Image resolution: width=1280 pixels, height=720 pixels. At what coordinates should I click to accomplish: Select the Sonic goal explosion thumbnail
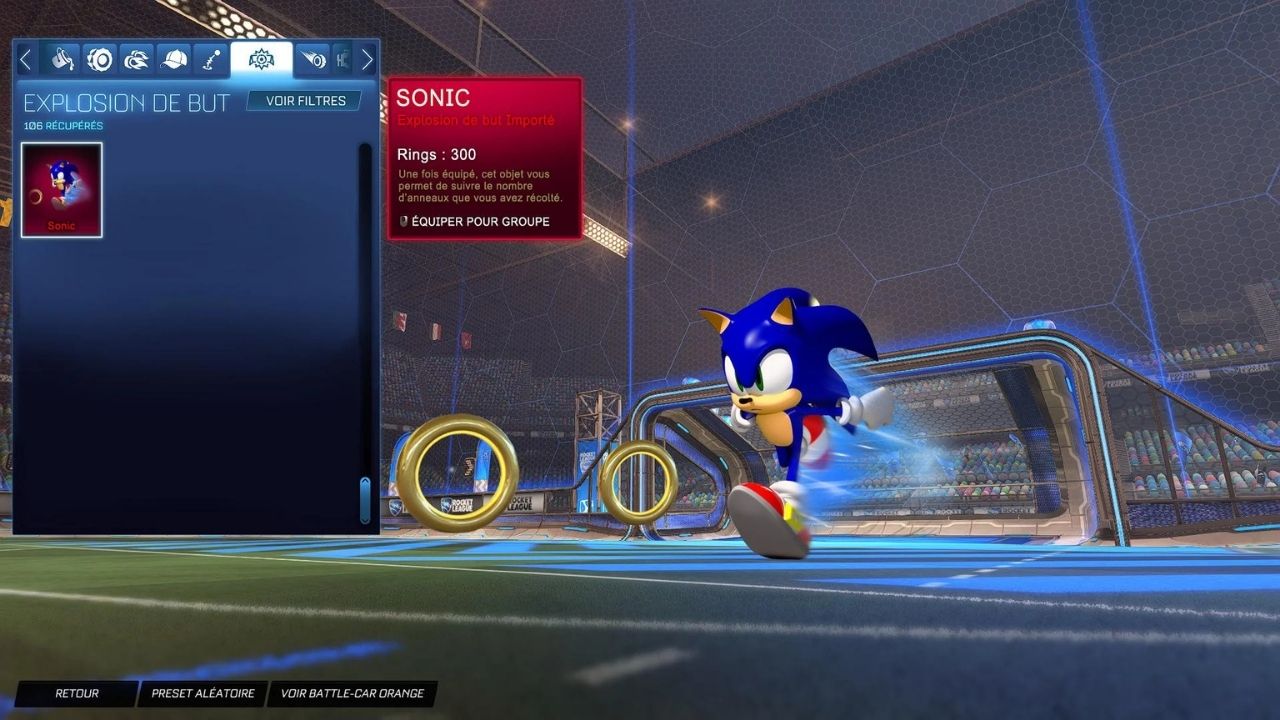click(x=62, y=190)
